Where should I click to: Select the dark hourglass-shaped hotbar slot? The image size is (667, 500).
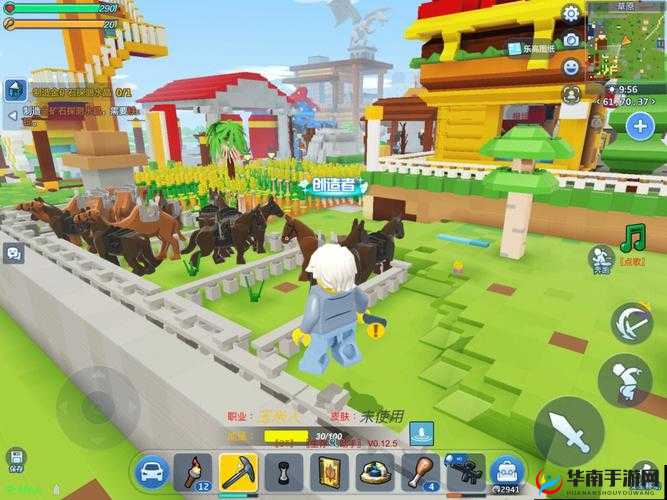click(x=284, y=470)
